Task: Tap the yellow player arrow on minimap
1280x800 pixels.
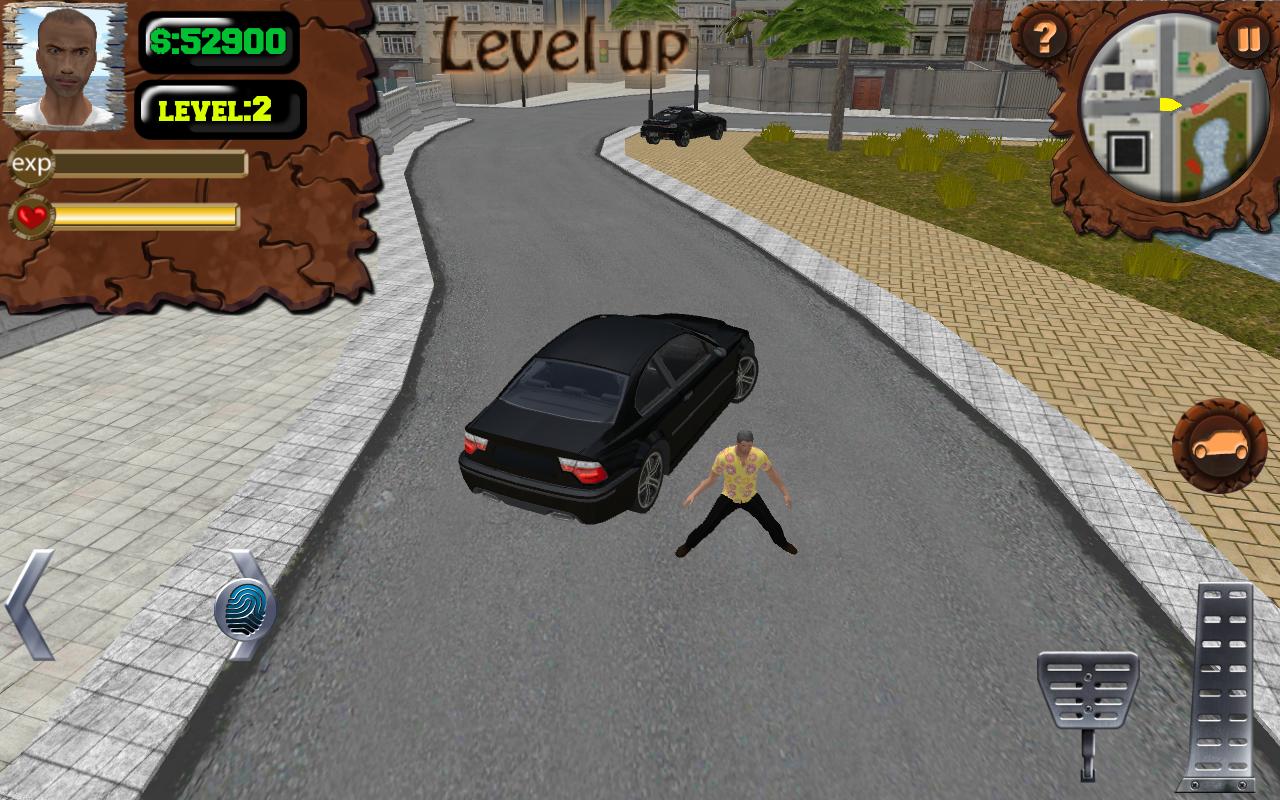Action: [x=1170, y=103]
